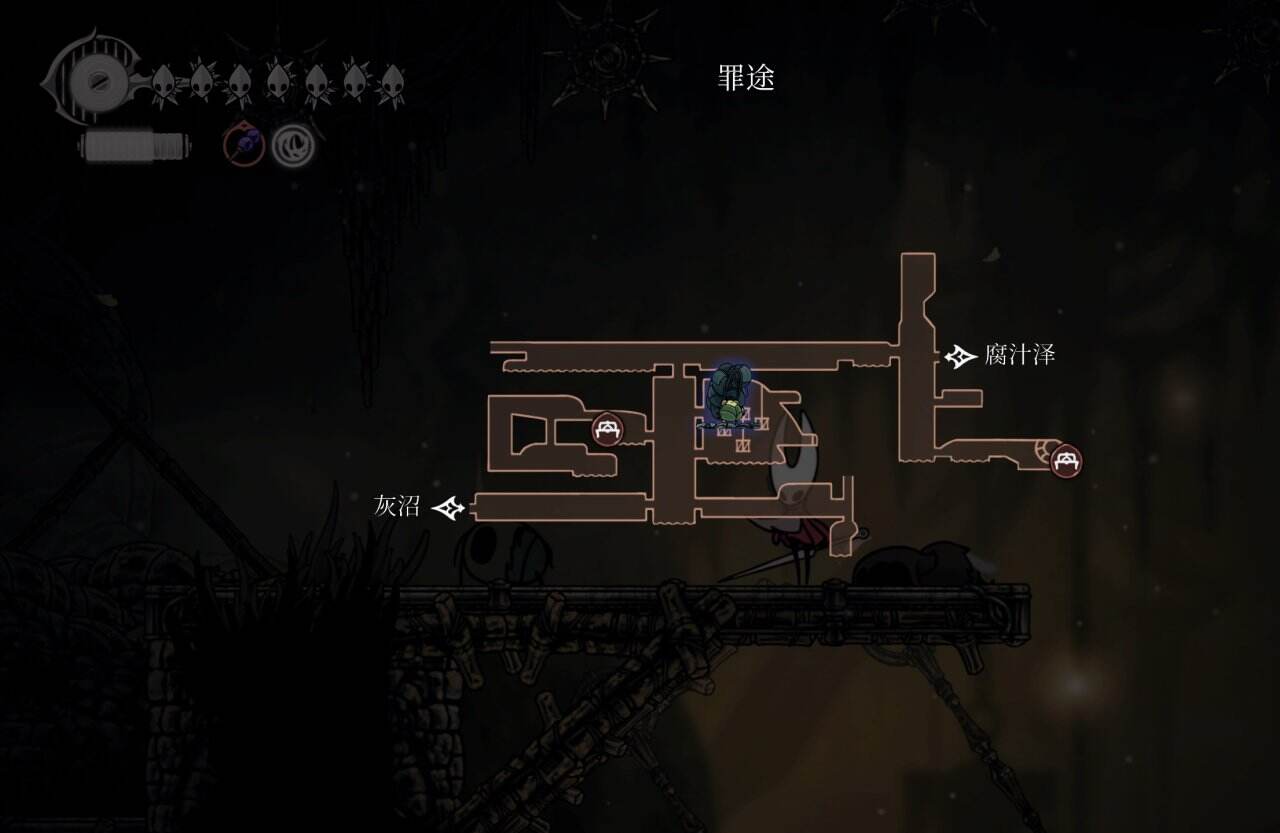Activate the red-ringed tool icon

pos(243,144)
